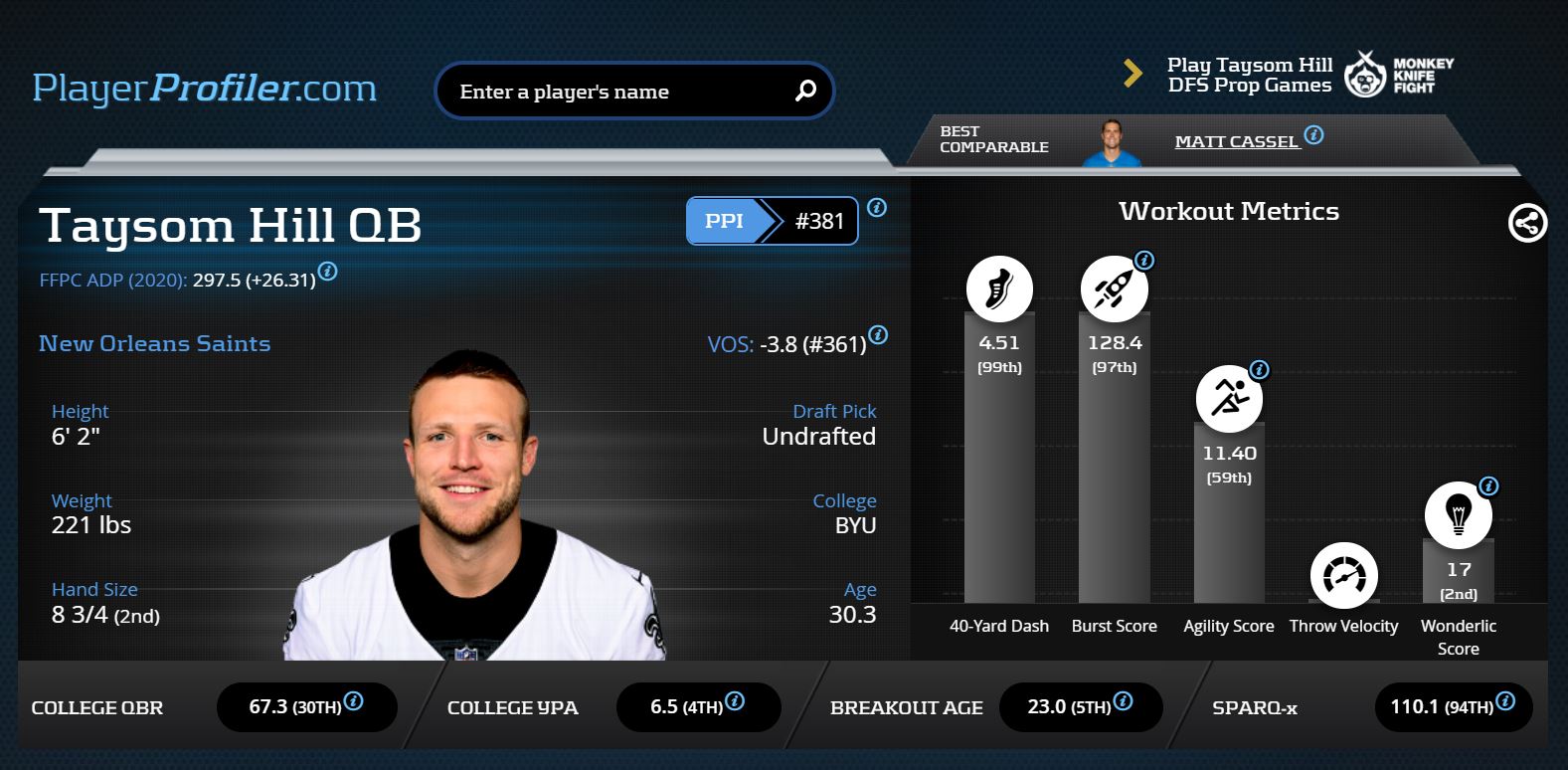1568x770 pixels.
Task: Show info about the VOS metric
Action: coord(878,335)
